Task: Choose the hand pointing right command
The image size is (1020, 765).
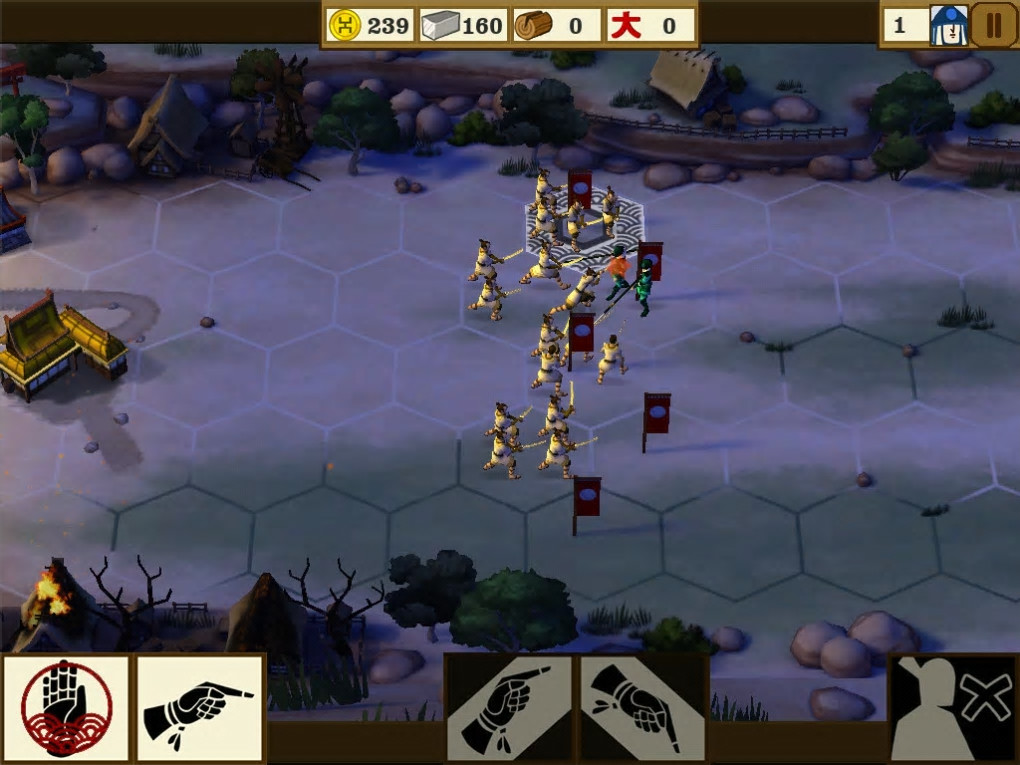Action: coord(200,708)
